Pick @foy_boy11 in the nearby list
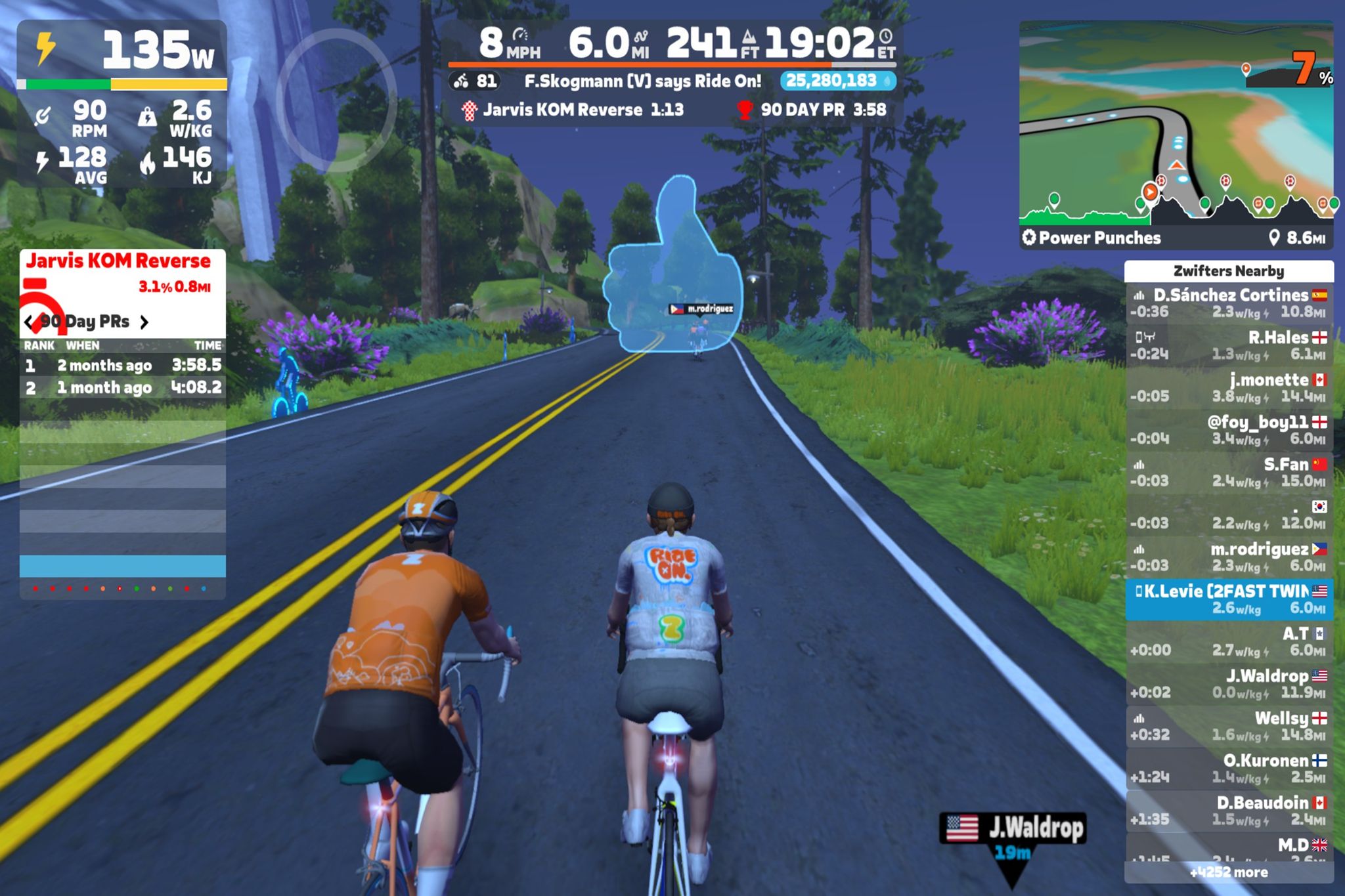1345x896 pixels. [x=1228, y=430]
